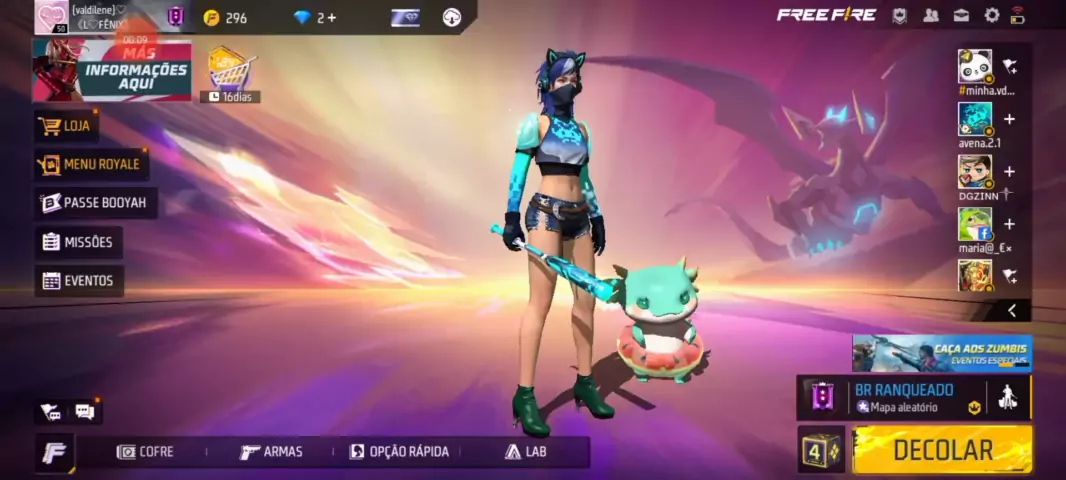This screenshot has height=480, width=1066.
Task: Open the Eventos menu
Action: tap(79, 281)
